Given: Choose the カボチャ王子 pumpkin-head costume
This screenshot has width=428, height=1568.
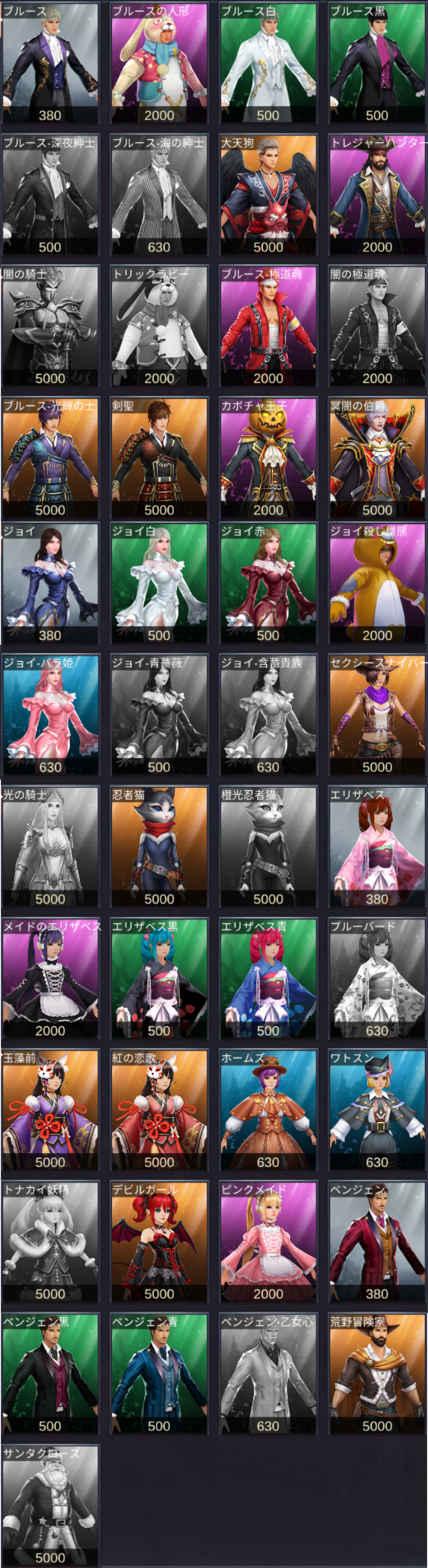Looking at the screenshot, I should 268,458.
